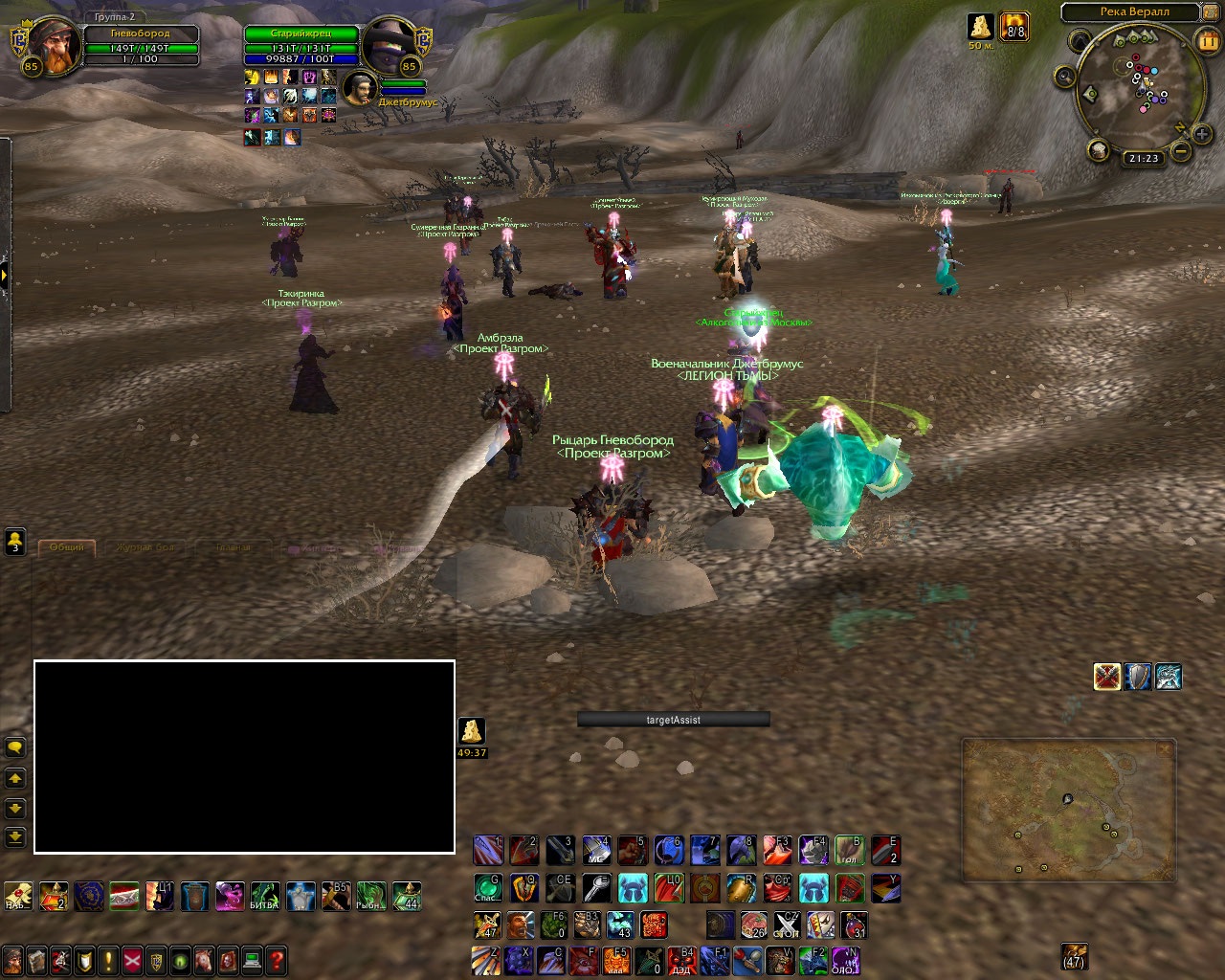Click the targetAssist bar
1225x980 pixels.
pyautogui.click(x=674, y=720)
